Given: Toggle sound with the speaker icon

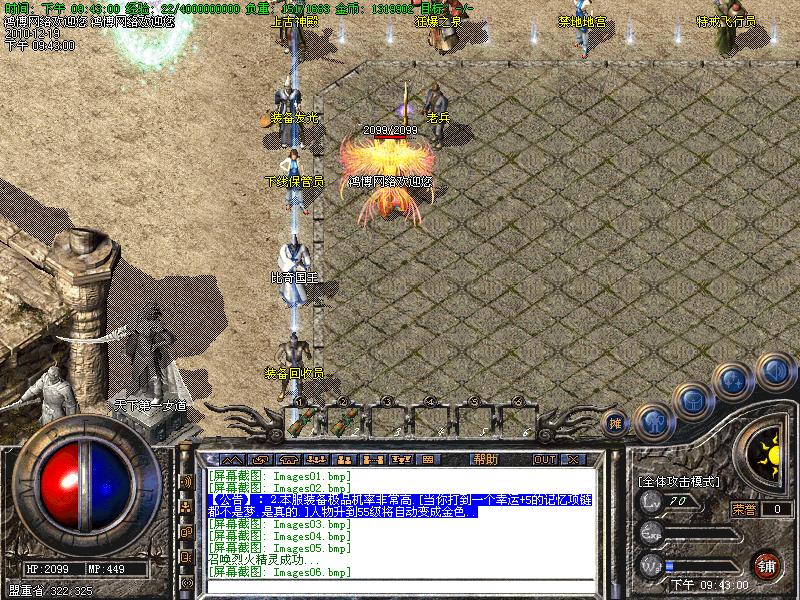Looking at the screenshot, I should coord(774,370).
